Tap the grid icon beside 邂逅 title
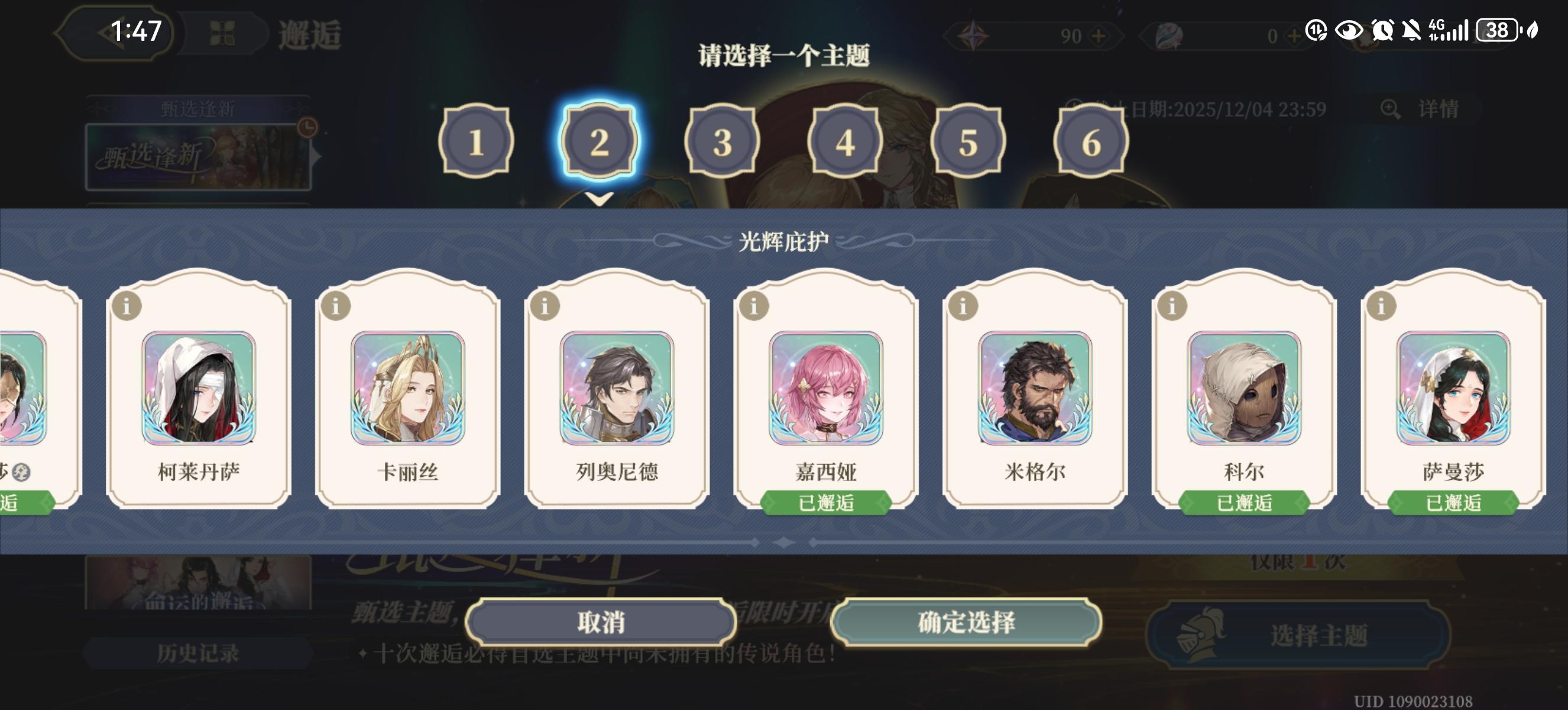Viewport: 1568px width, 710px height. pyautogui.click(x=223, y=34)
